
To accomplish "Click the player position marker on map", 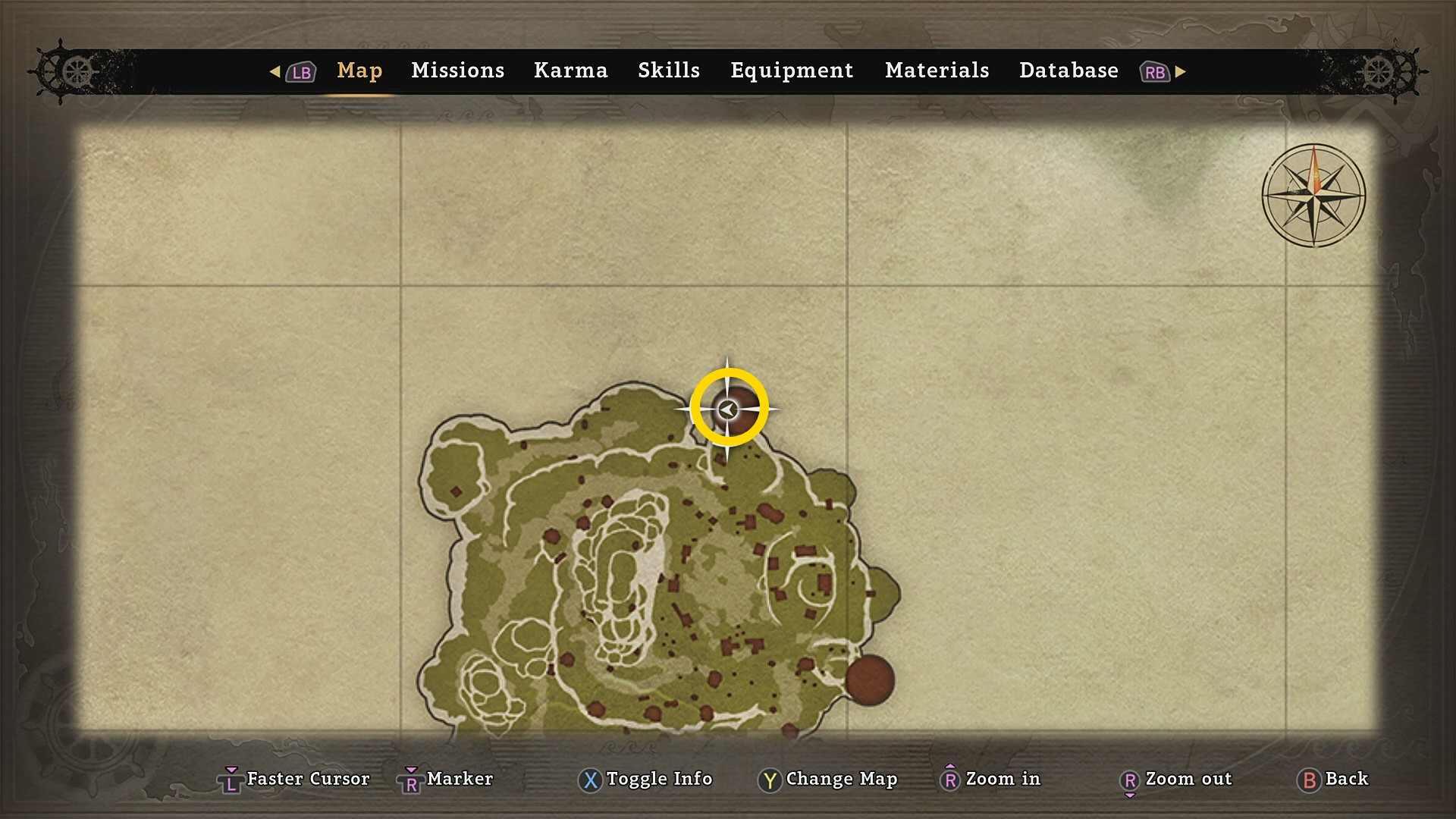I will [x=728, y=409].
